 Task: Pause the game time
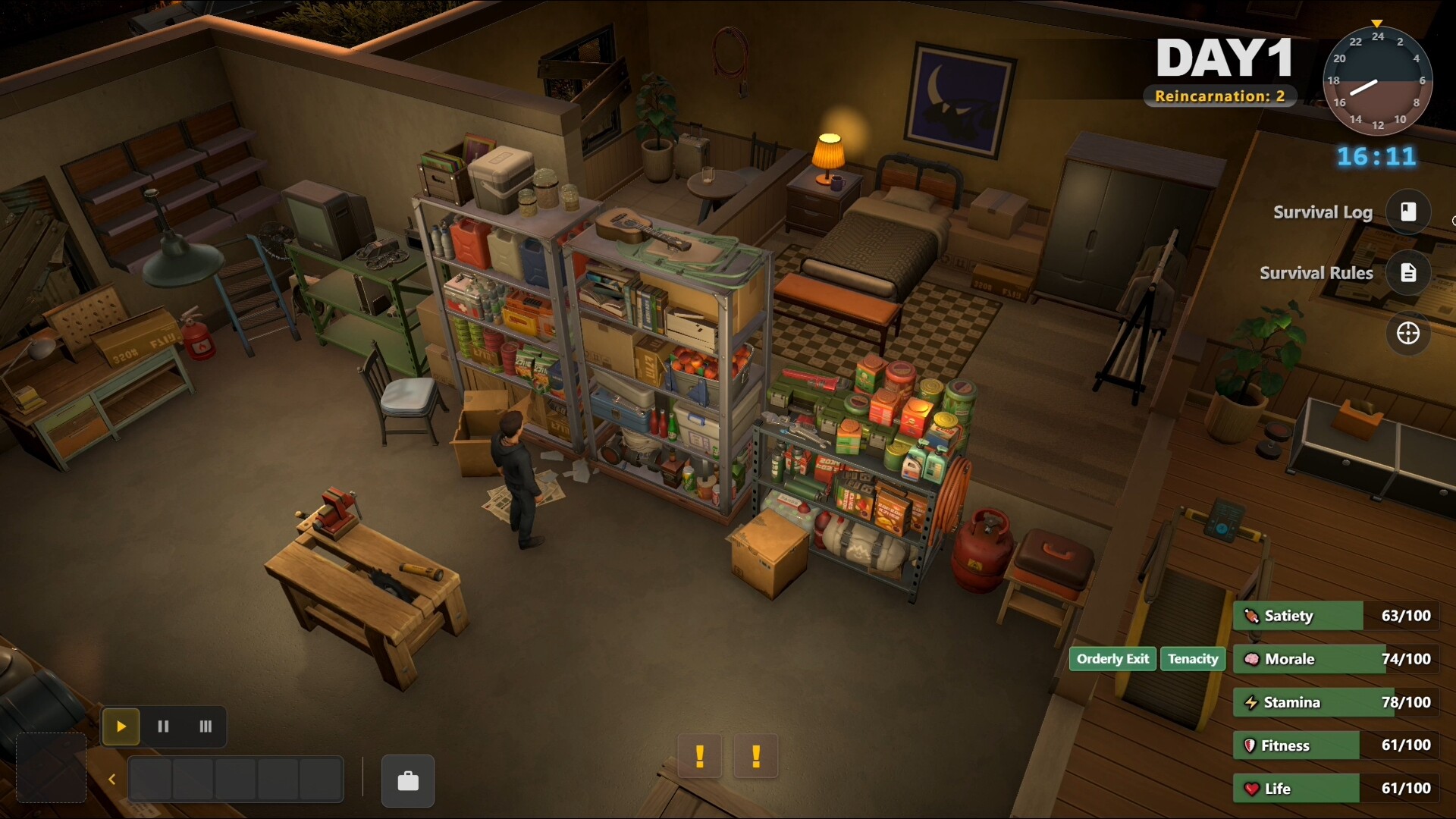pyautogui.click(x=163, y=726)
